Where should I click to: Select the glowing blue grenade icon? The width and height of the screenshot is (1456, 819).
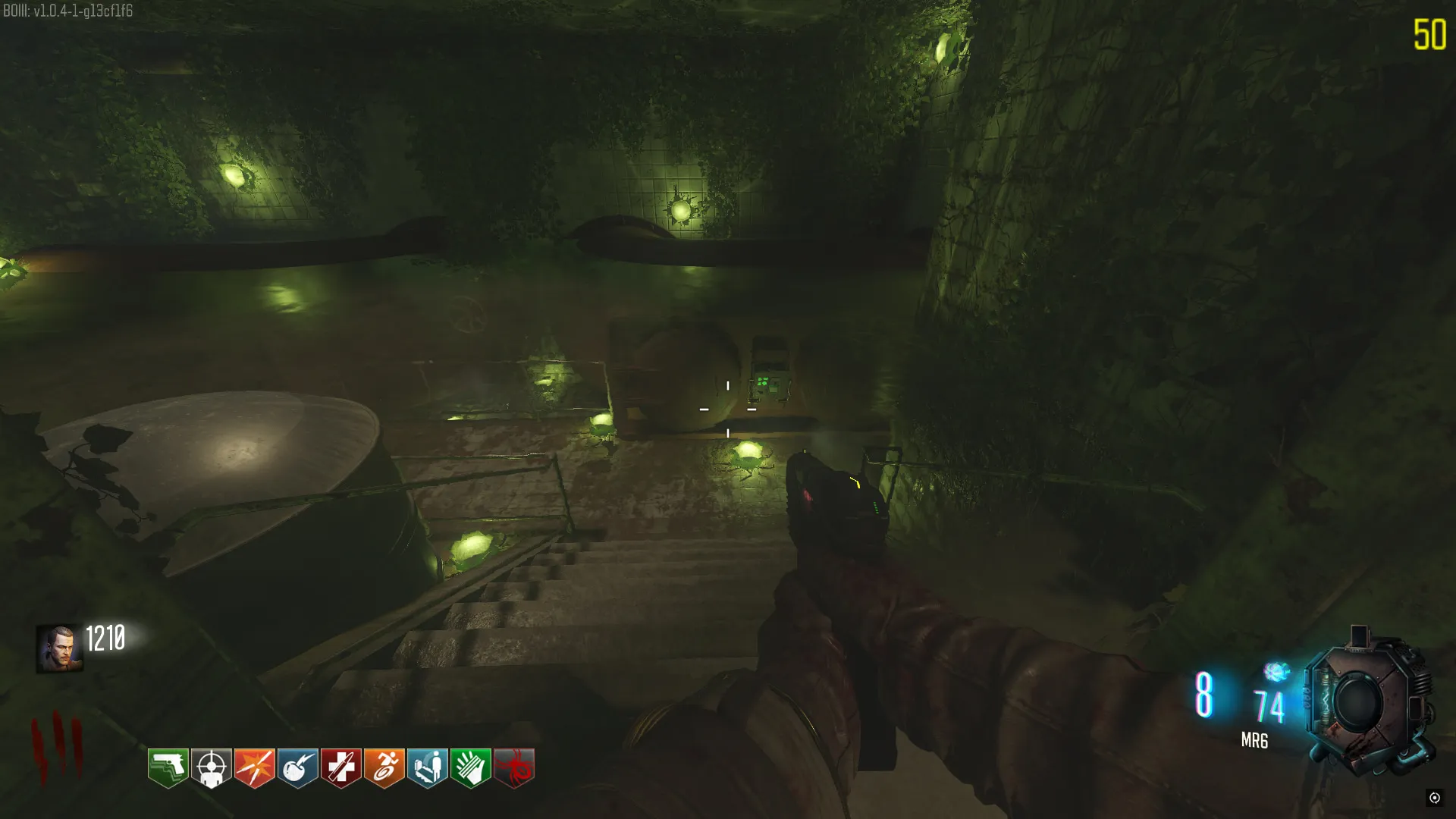tap(1276, 671)
